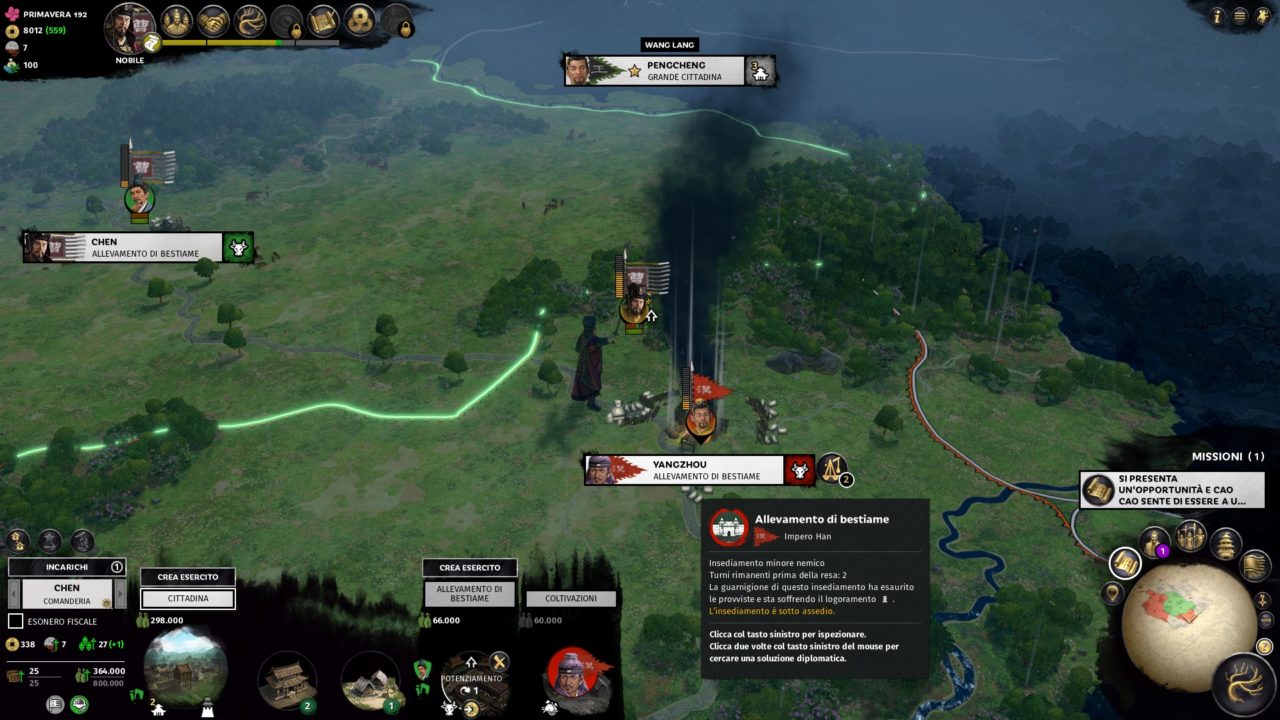Select the Yangzhou settlement banner

click(x=699, y=470)
